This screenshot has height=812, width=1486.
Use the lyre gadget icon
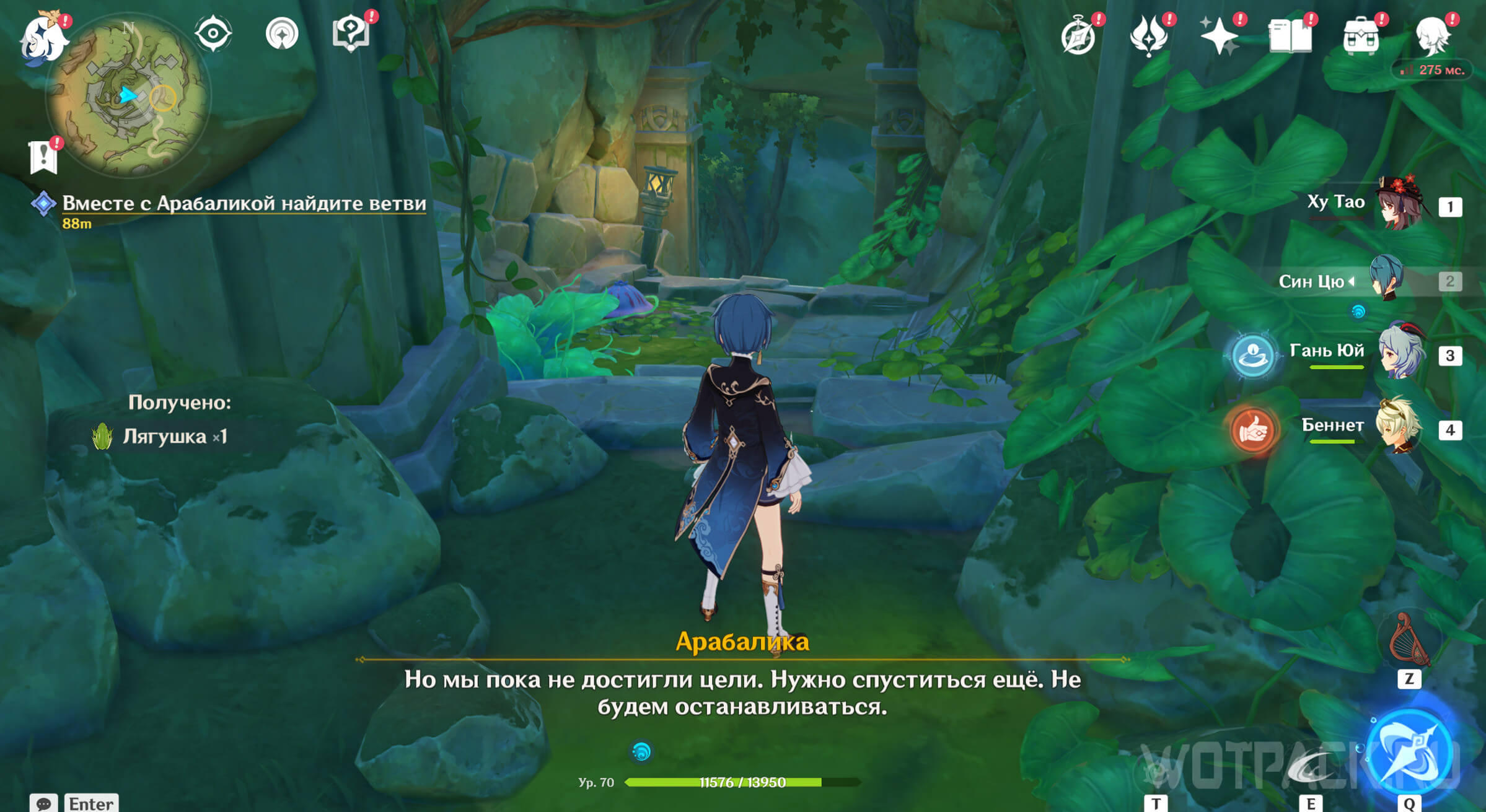coord(1409,640)
